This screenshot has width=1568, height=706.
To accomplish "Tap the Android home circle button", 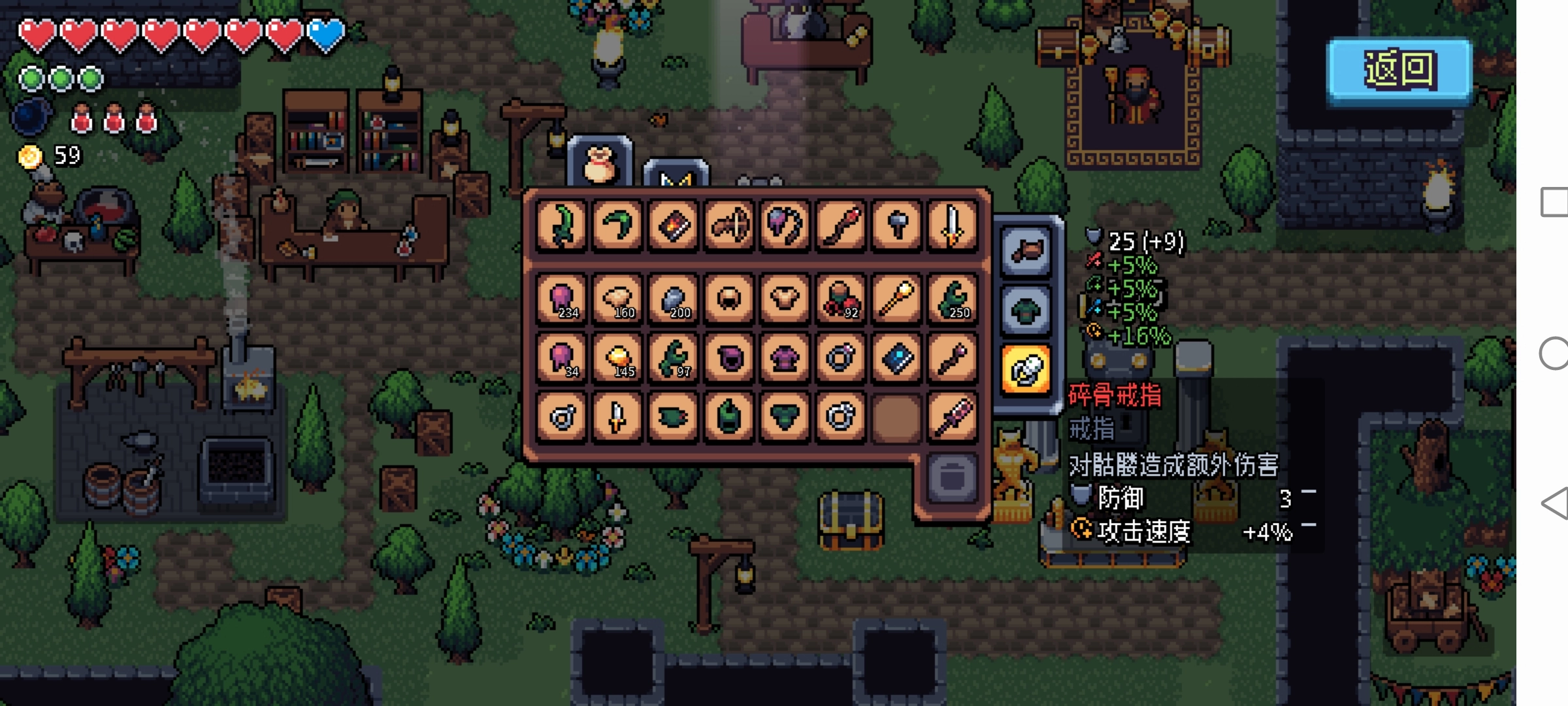I will pyautogui.click(x=1554, y=354).
